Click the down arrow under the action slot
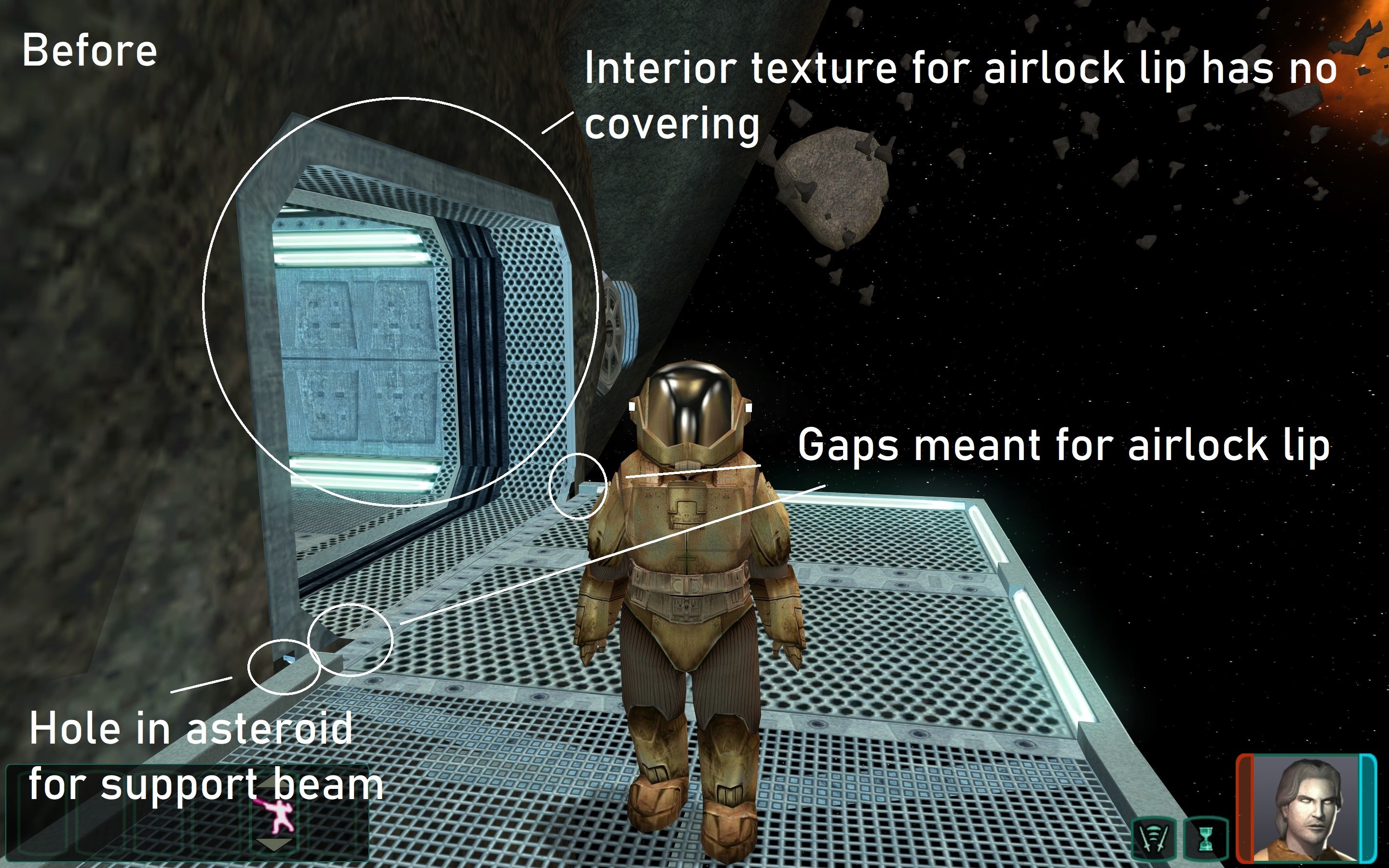 (x=274, y=844)
